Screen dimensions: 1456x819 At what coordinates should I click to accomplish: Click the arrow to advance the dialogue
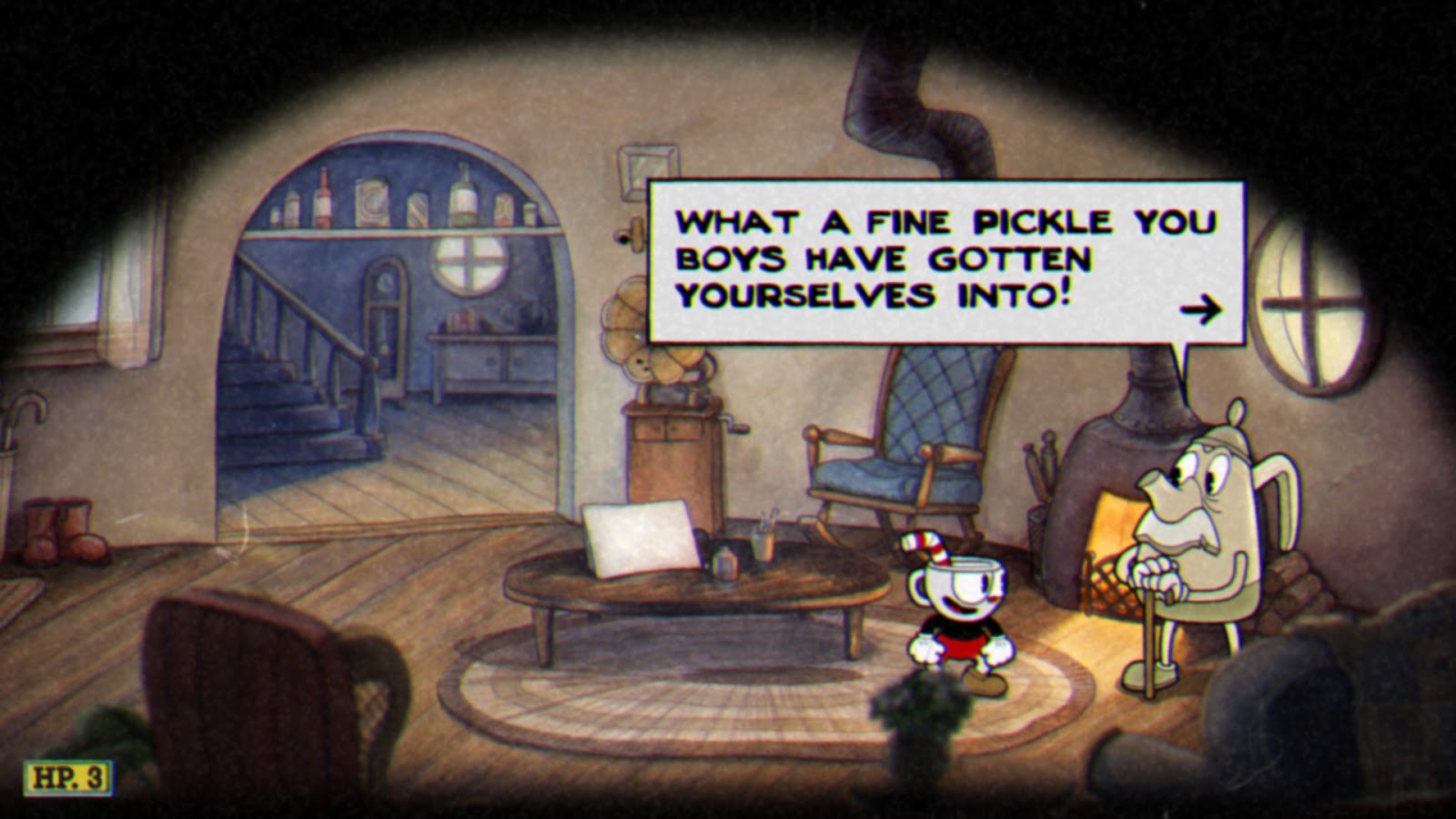pos(1203,308)
